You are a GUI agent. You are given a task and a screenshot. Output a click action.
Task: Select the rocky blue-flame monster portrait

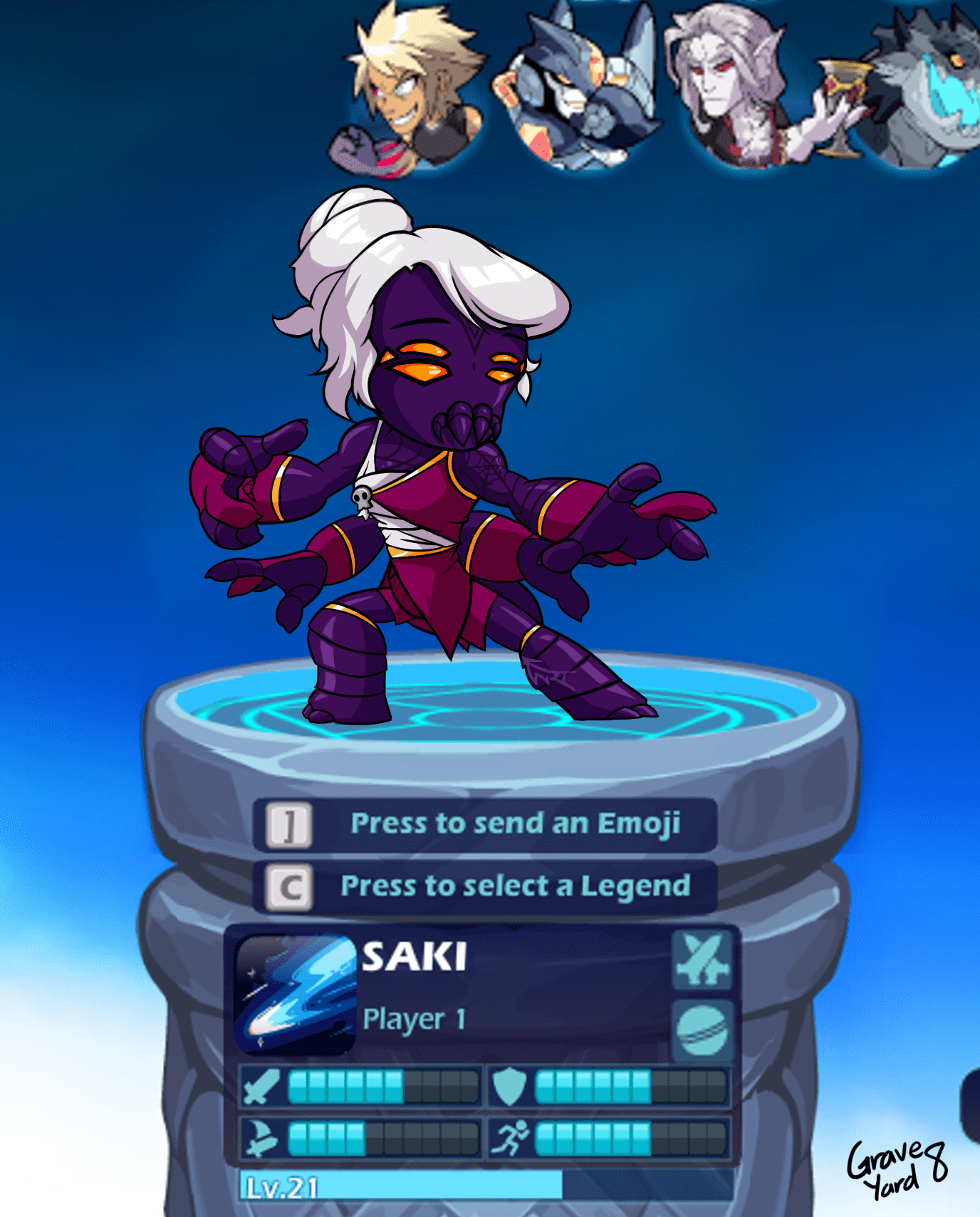click(x=926, y=89)
